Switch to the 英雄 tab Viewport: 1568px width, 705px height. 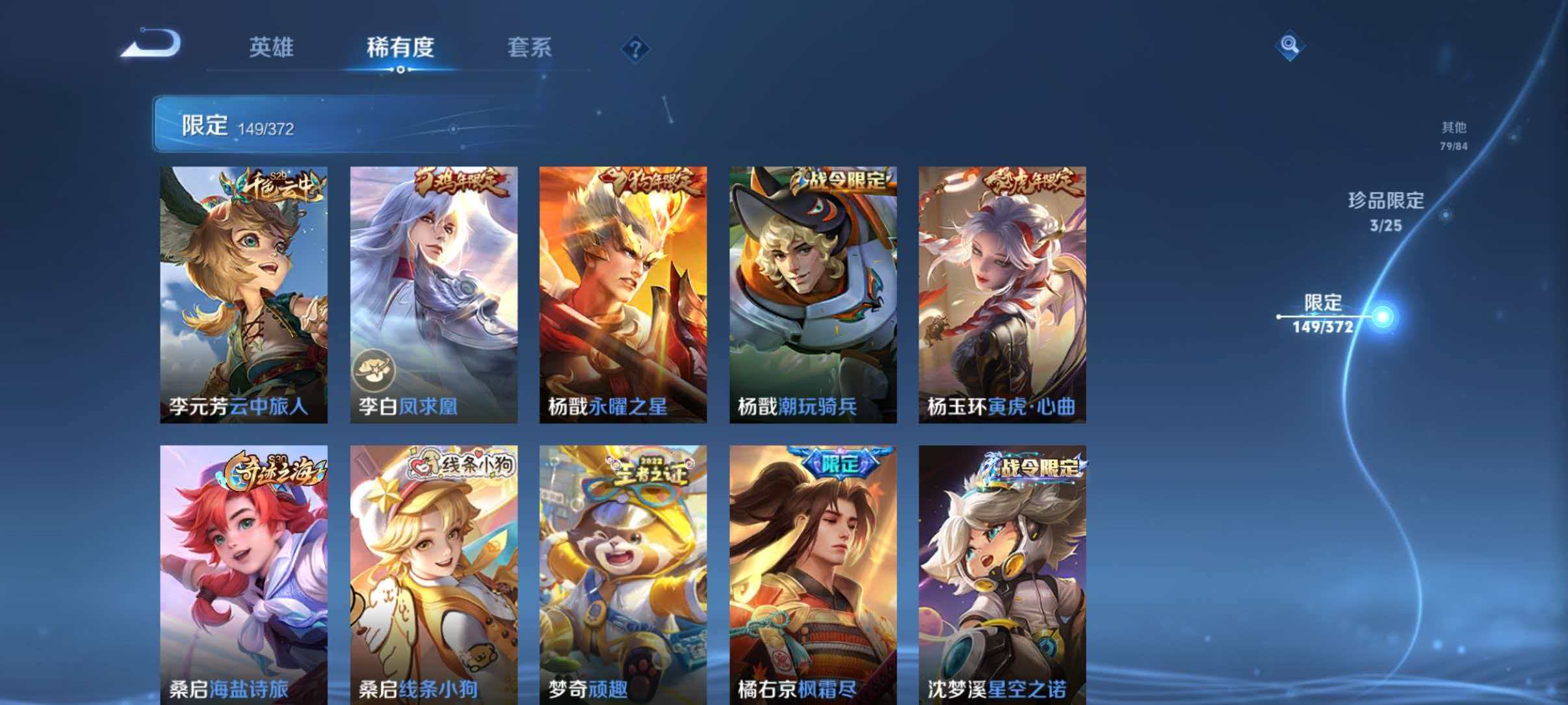point(272,48)
